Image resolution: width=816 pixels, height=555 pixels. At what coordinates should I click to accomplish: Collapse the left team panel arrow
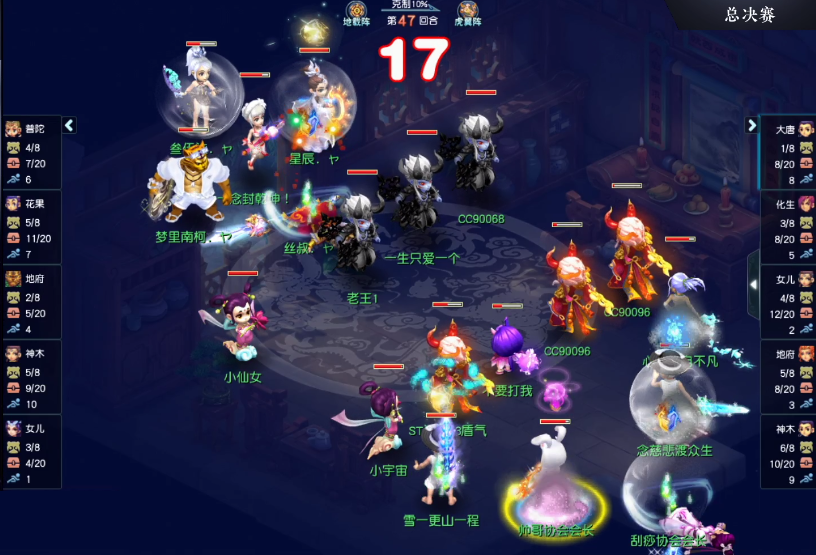coord(69,126)
